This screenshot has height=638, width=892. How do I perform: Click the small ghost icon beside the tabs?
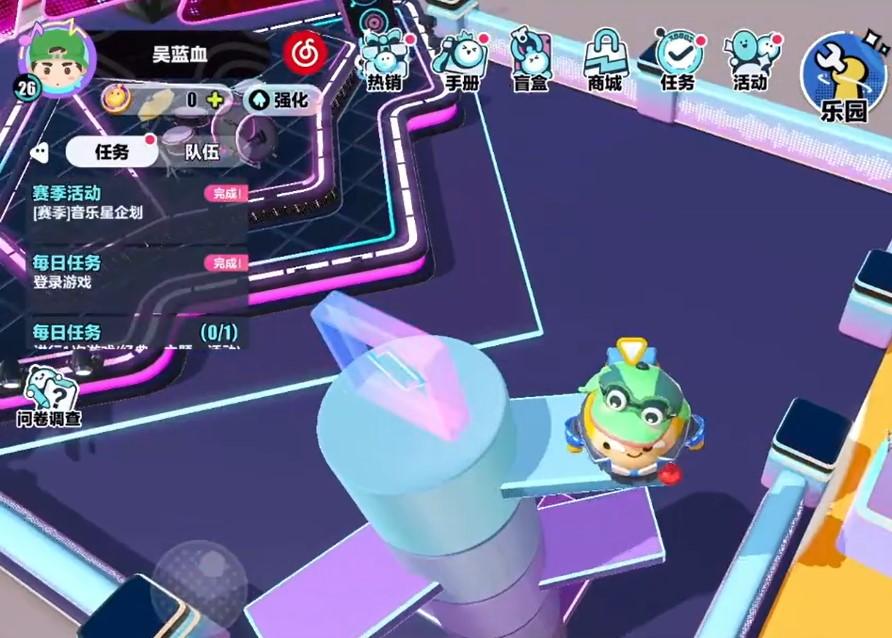[x=40, y=152]
